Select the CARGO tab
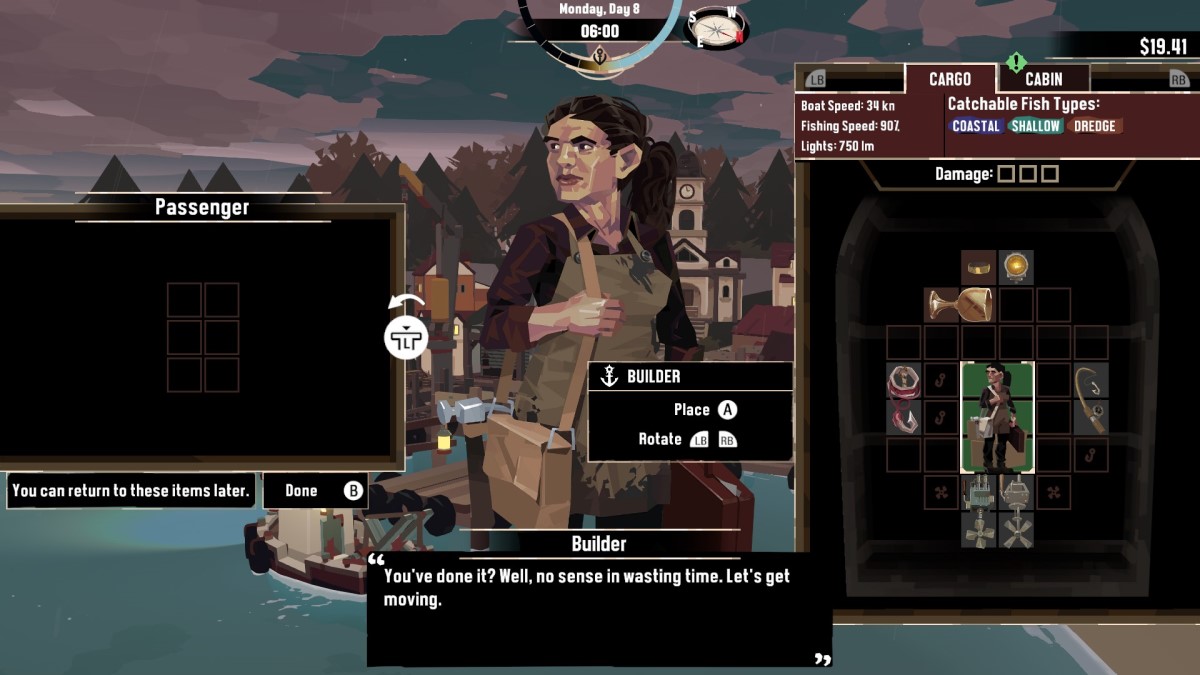The width and height of the screenshot is (1200, 675). click(x=949, y=79)
